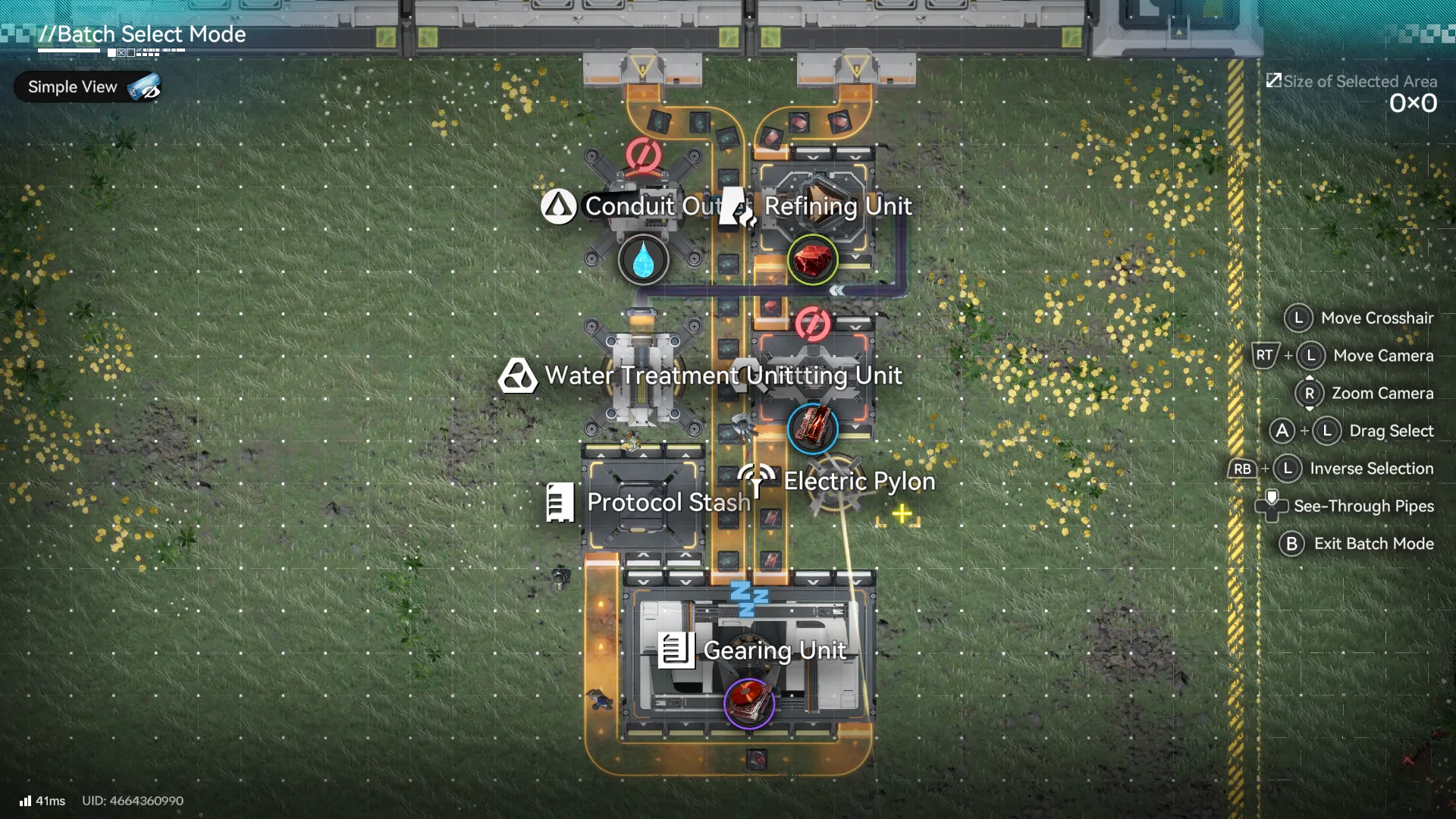Select the Conduit Outlet building label
The height and width of the screenshot is (819, 1456).
coord(649,206)
